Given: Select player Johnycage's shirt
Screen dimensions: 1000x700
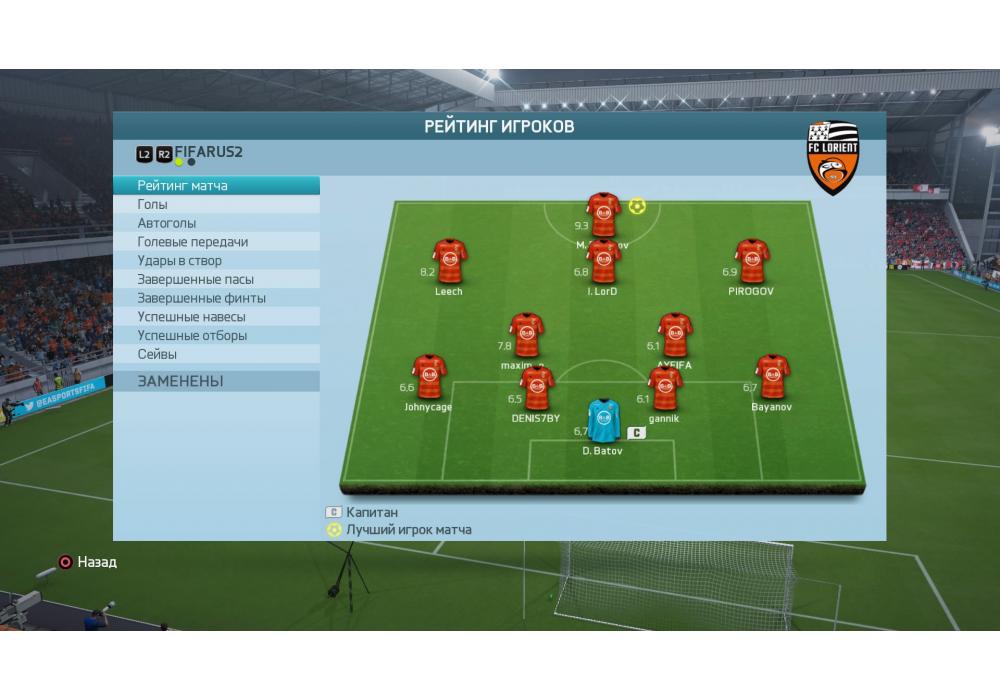Looking at the screenshot, I should 429,377.
